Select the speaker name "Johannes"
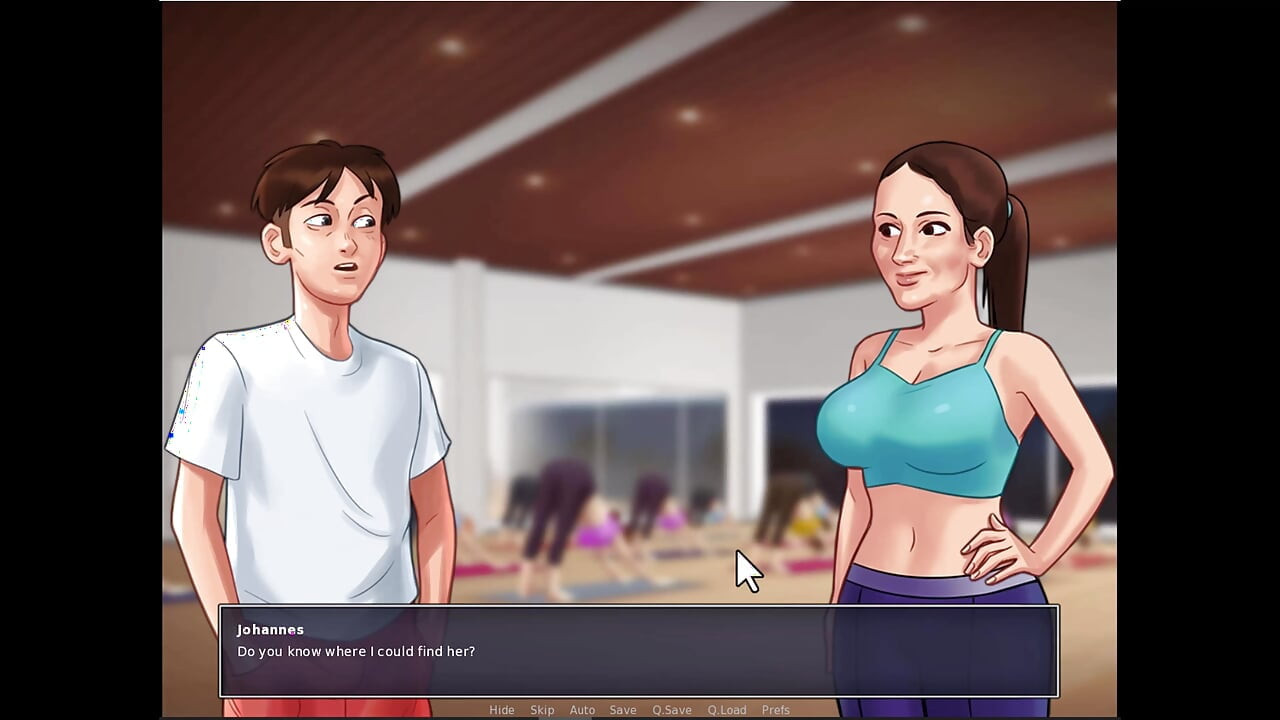Screen dimensions: 1280x720 (x=268, y=630)
